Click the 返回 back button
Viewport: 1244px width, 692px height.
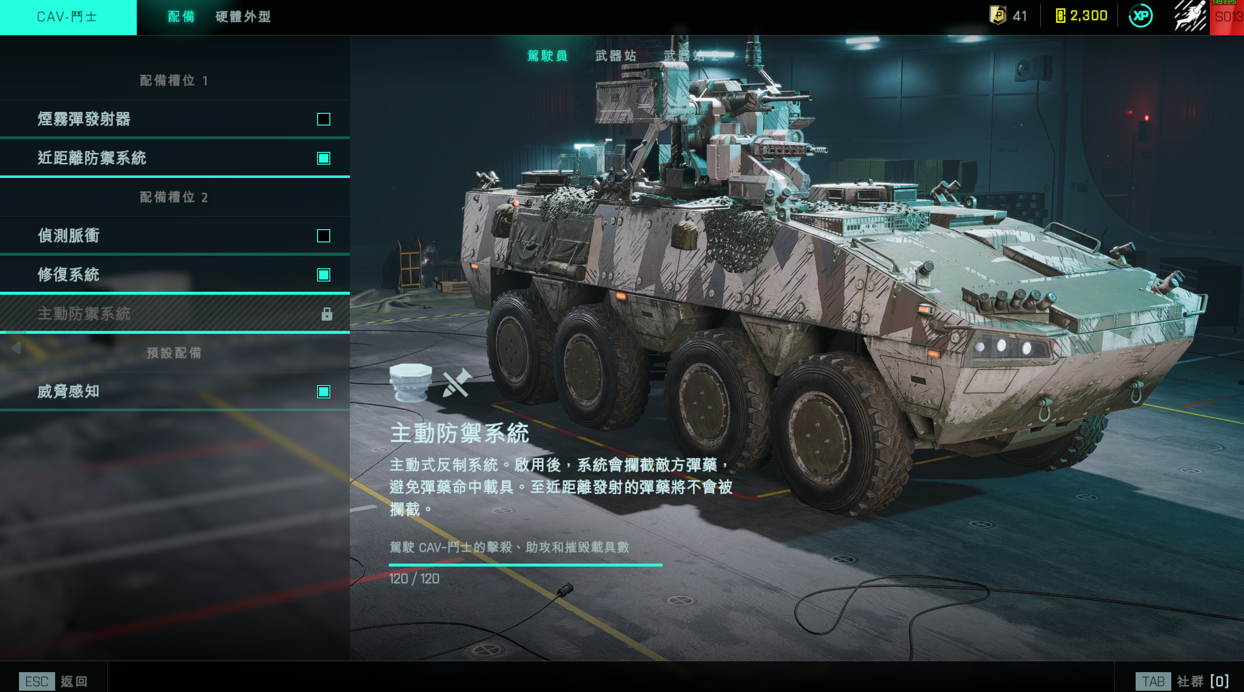pyautogui.click(x=55, y=681)
